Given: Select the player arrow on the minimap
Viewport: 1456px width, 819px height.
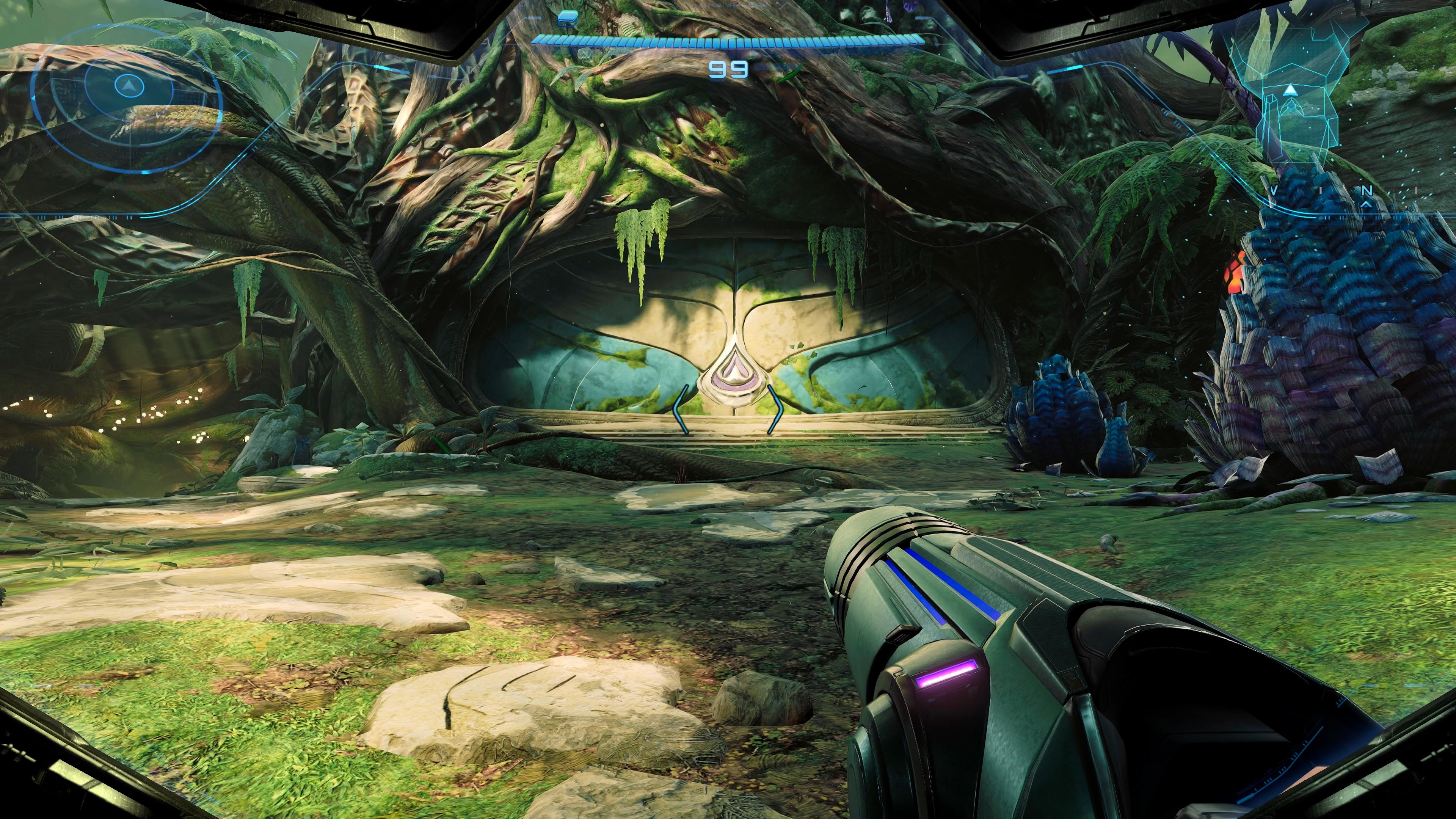Looking at the screenshot, I should [x=1290, y=91].
